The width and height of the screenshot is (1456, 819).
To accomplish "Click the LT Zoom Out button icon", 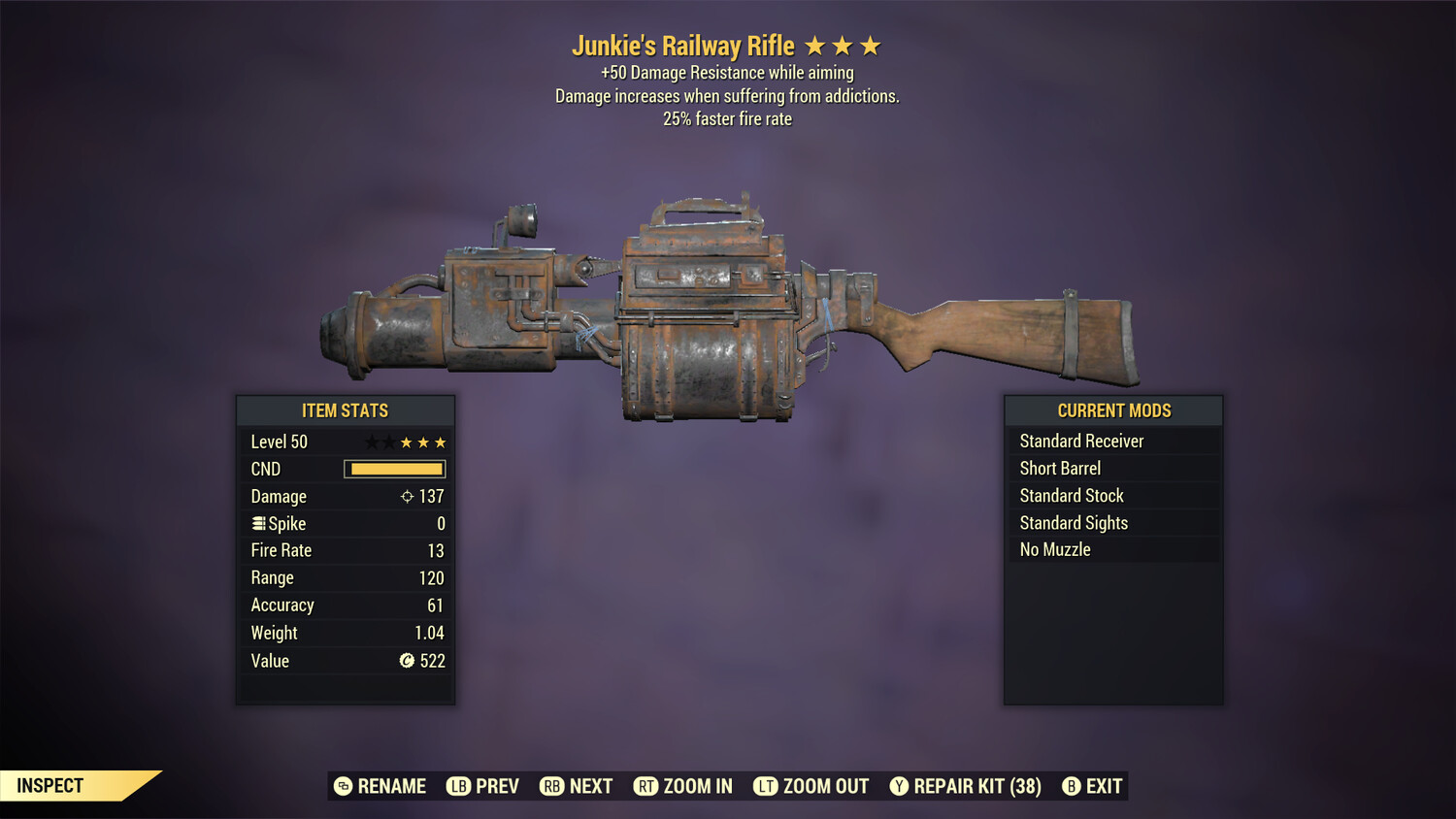I will (x=766, y=786).
